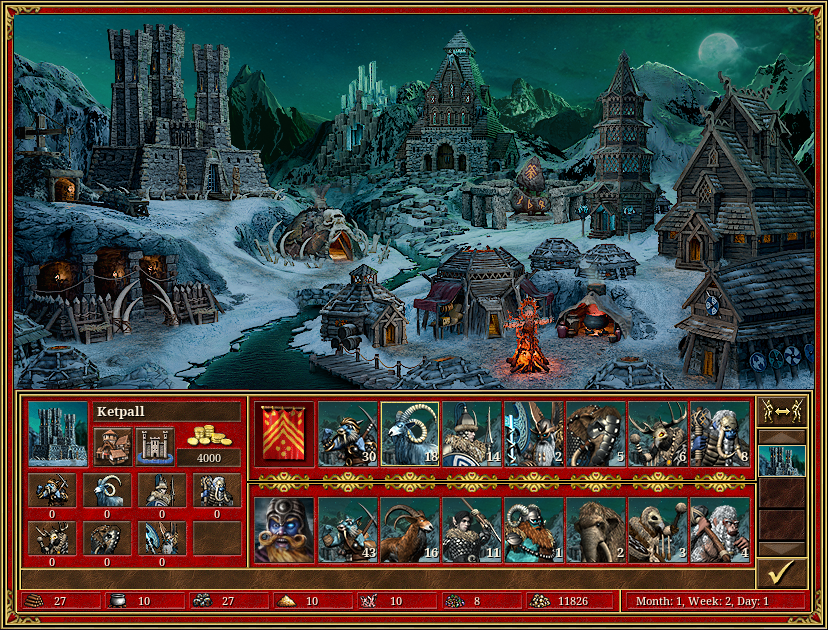Viewport: 828px width, 630px height.
Task: Click the Ketpall town portrait
Action: 58,434
